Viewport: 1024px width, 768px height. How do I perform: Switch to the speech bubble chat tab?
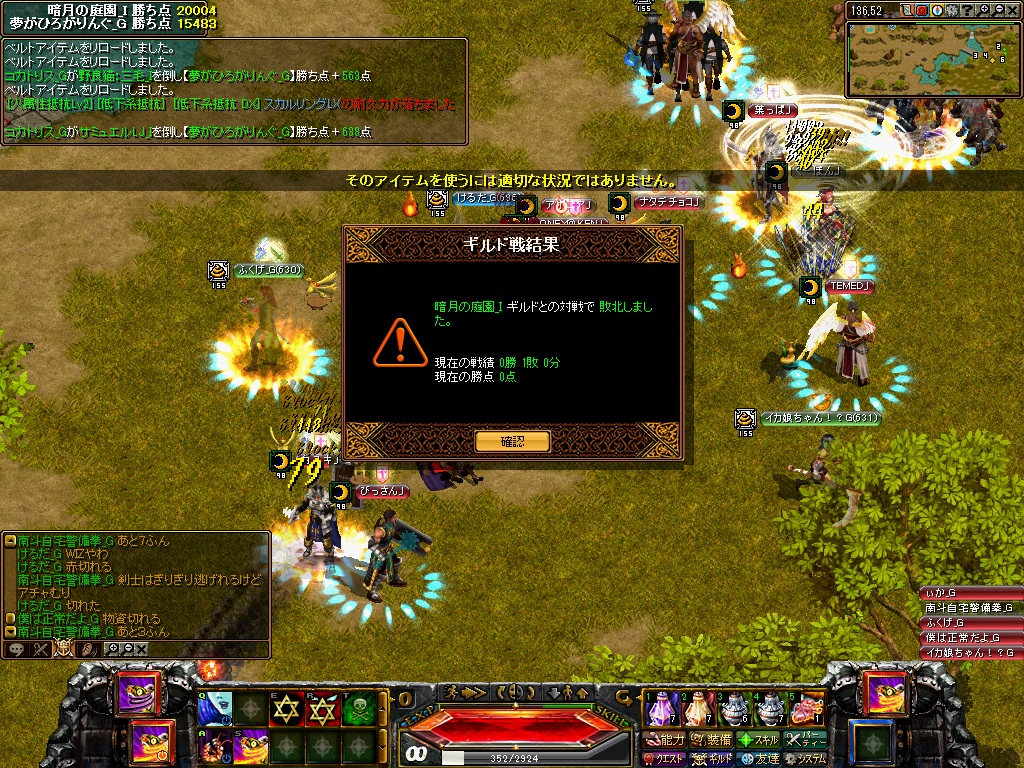point(17,649)
